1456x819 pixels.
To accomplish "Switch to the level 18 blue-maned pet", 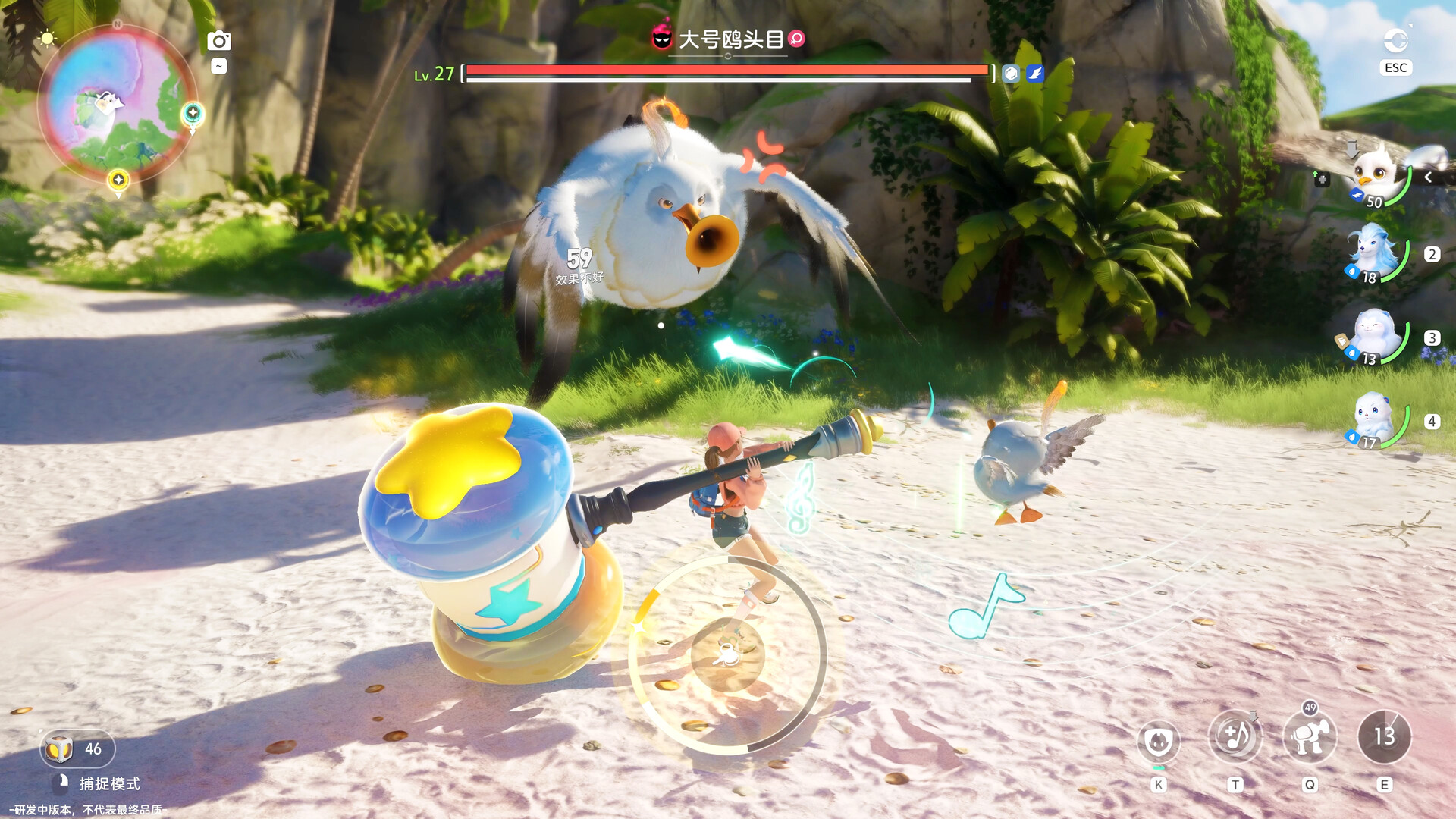I will (x=1374, y=253).
